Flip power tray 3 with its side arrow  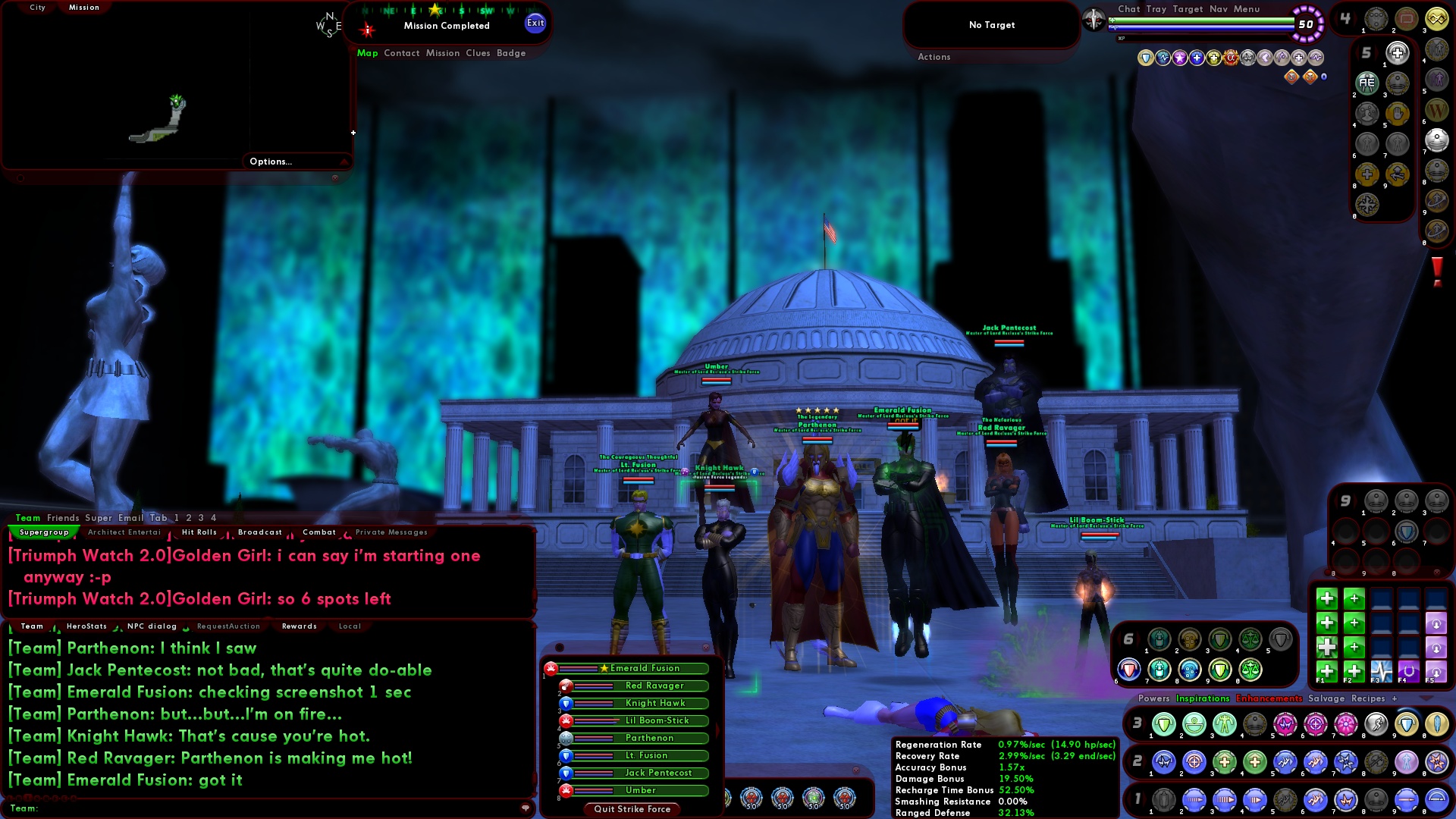pyautogui.click(x=1144, y=721)
